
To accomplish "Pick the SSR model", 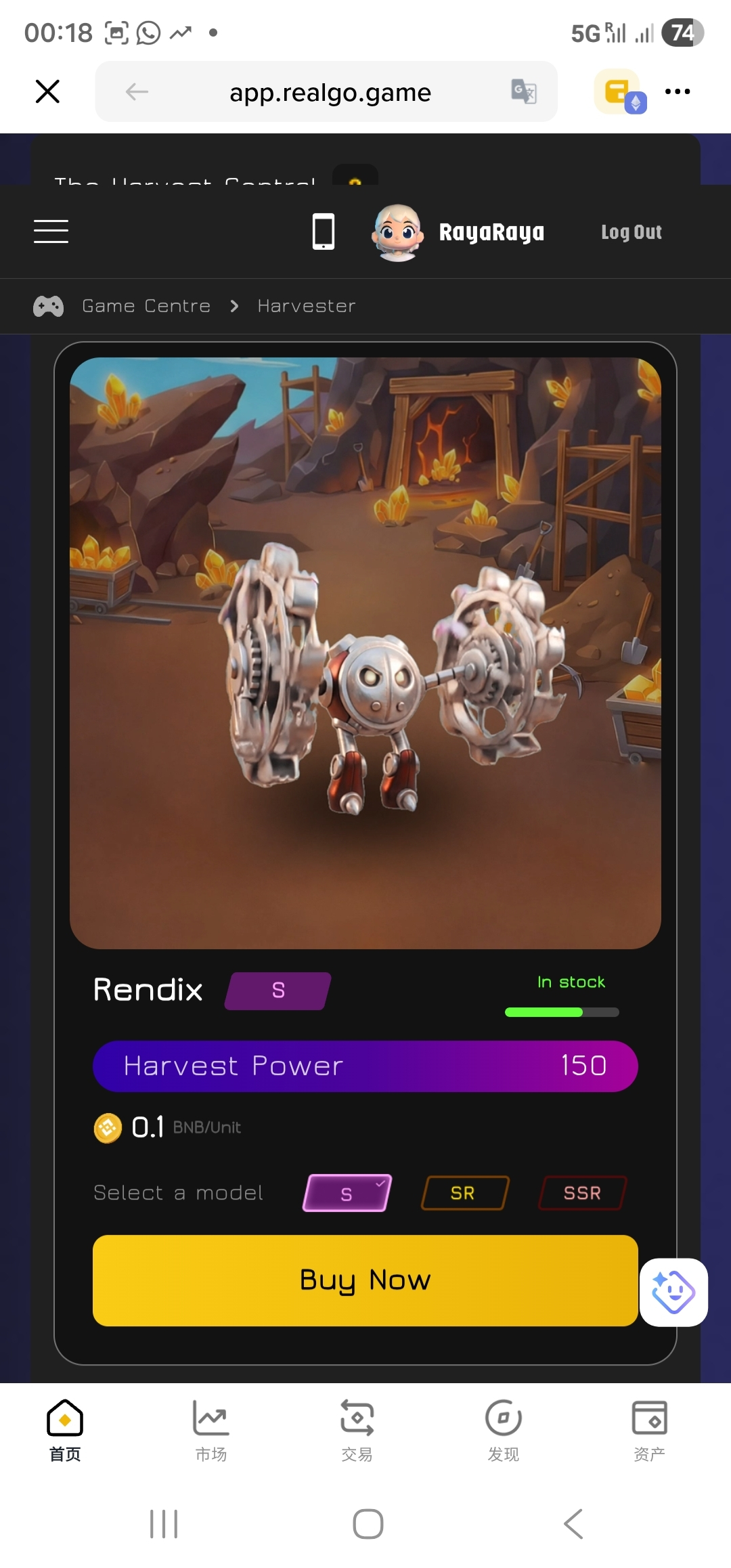I will point(582,1193).
